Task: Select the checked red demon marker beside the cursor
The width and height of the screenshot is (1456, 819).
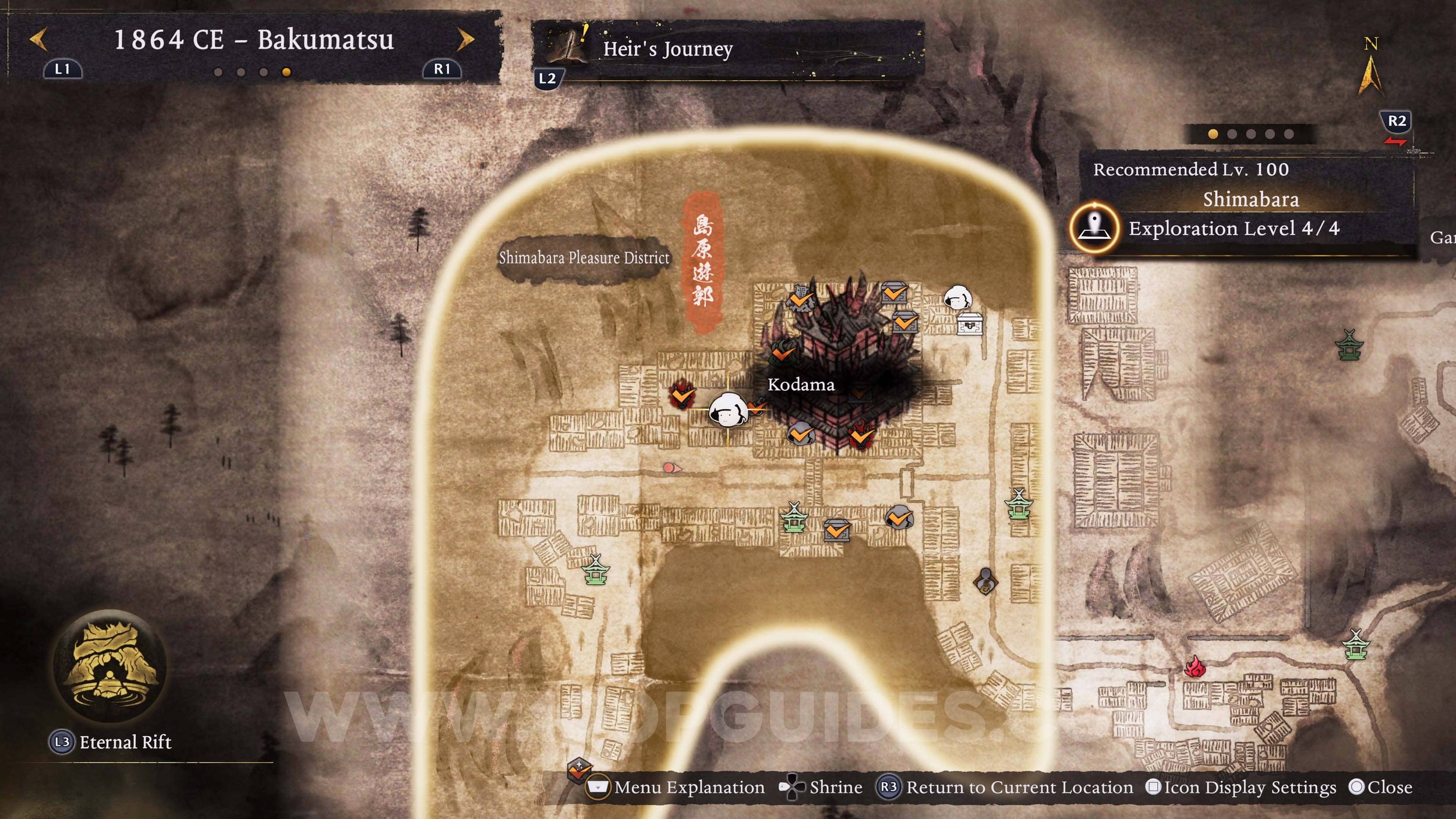Action: [681, 396]
